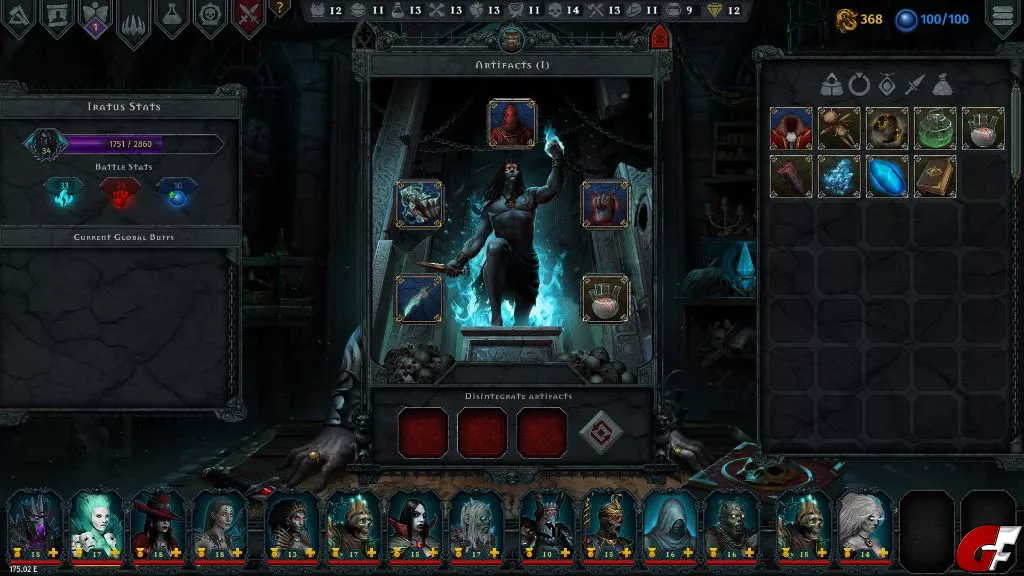
Task: Click the disintegrate artifacts confirm button
Action: 600,432
